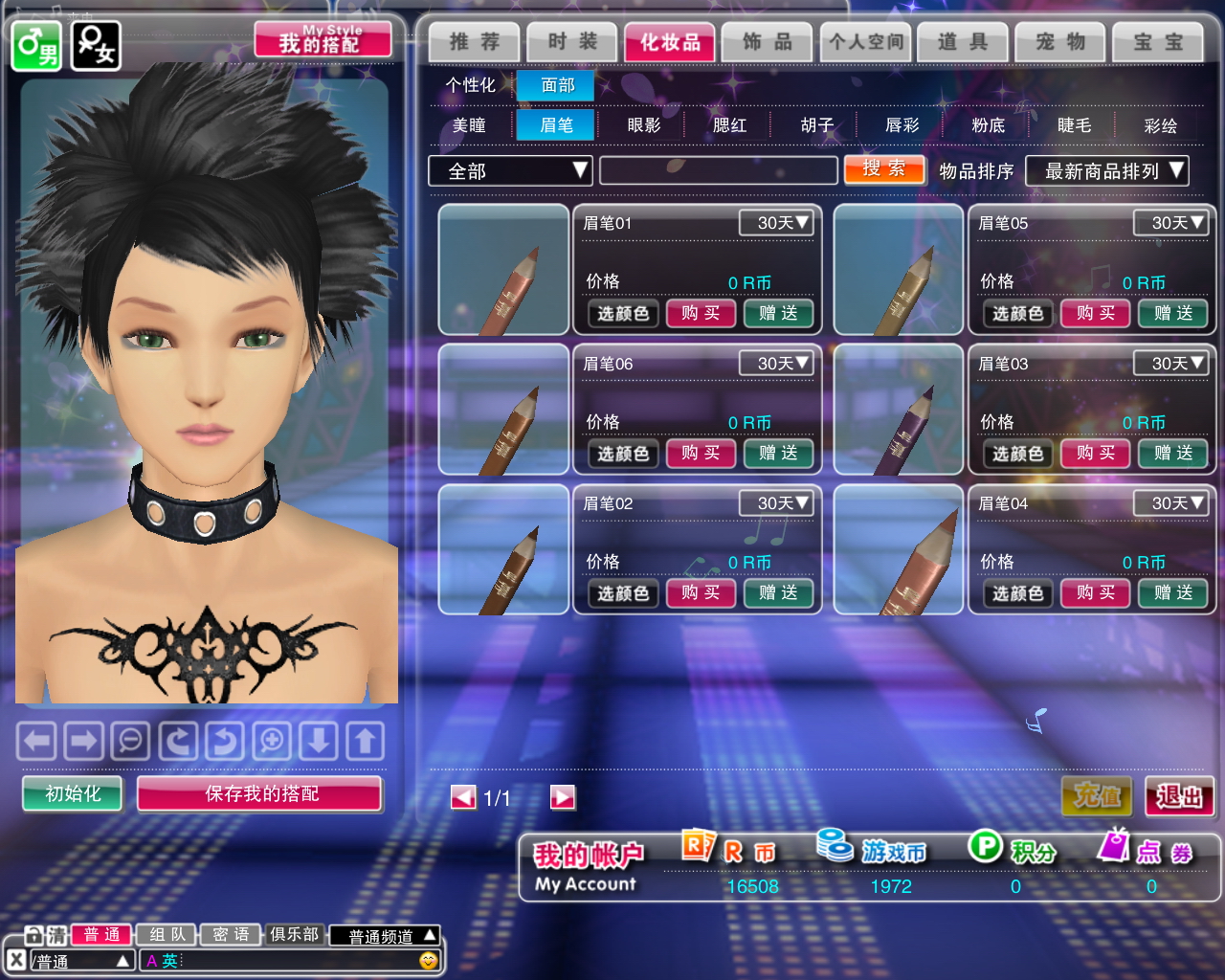
Task: Buy the 眉笔01 eyebrow pencil
Action: pyautogui.click(x=701, y=313)
